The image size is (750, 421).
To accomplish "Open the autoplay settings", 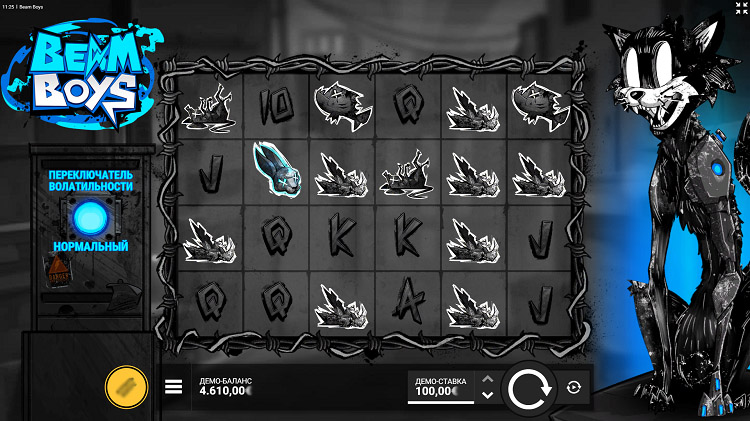I will point(574,388).
